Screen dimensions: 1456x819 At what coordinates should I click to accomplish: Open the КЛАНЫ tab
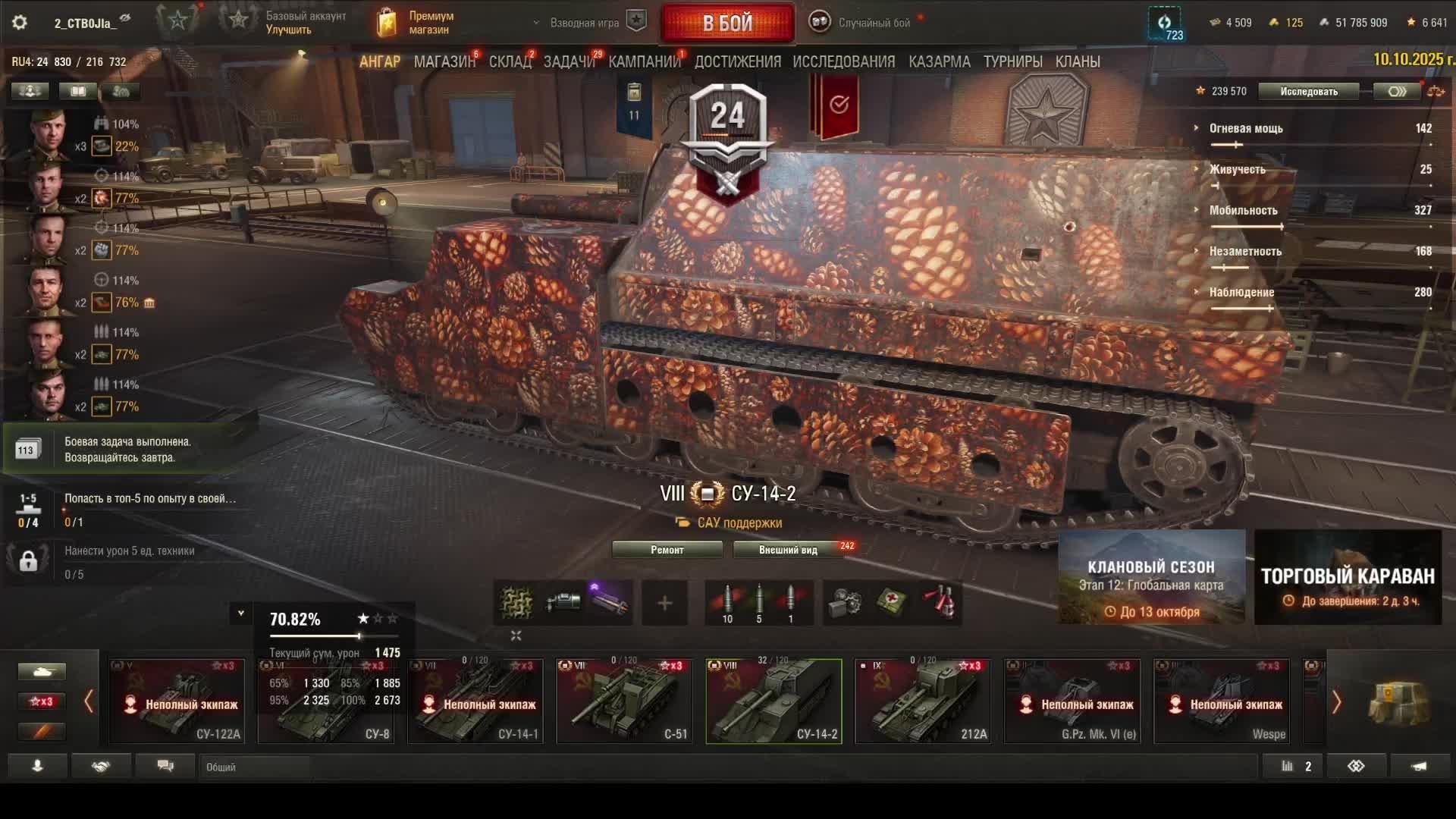point(1077,61)
